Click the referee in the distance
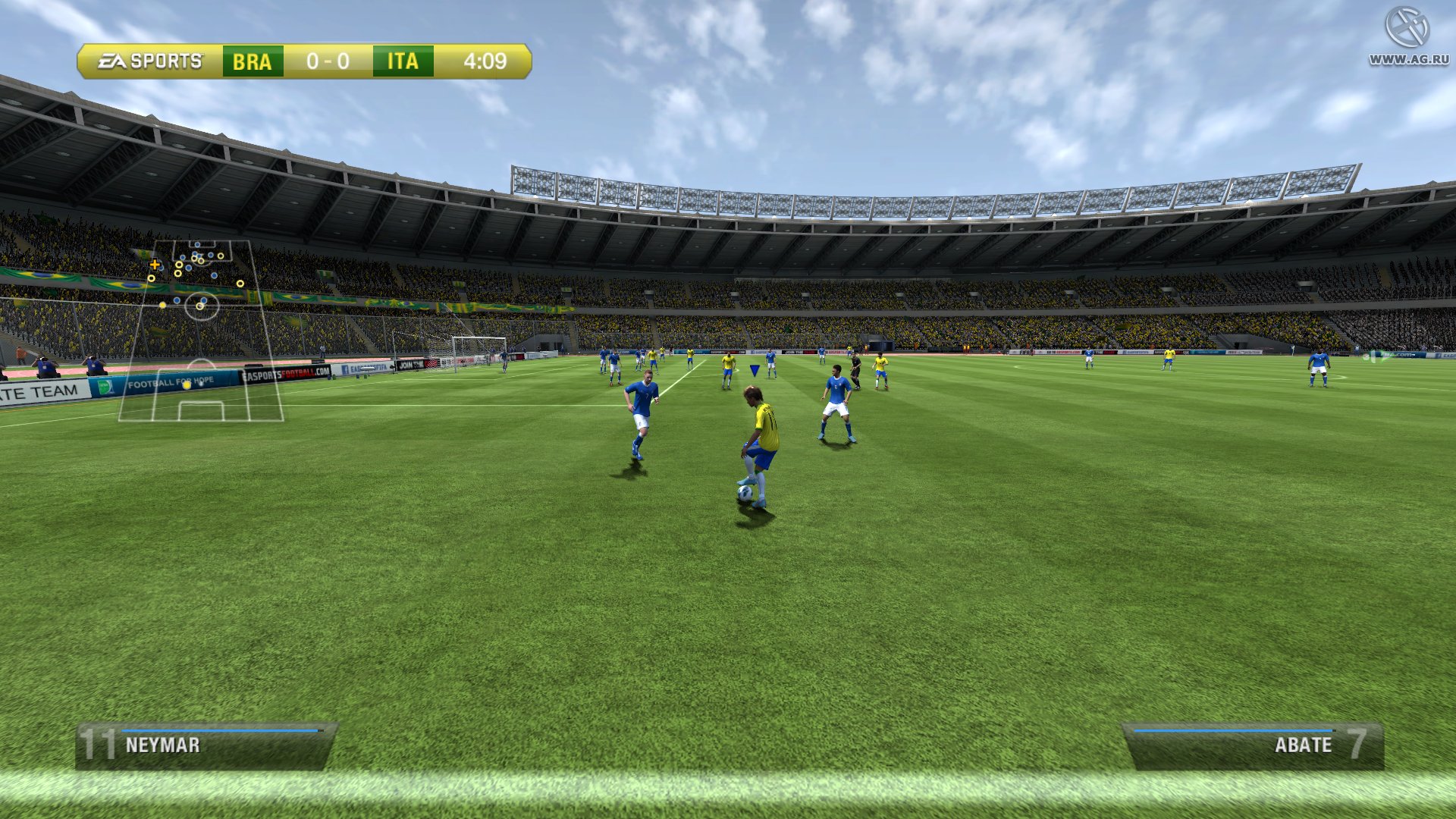This screenshot has height=819, width=1456. 855,366
